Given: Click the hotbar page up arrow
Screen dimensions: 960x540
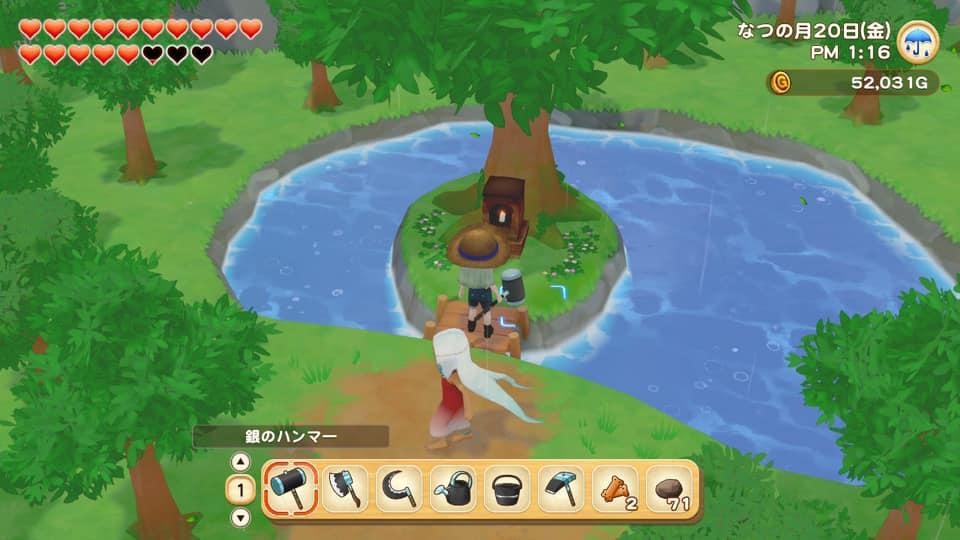Looking at the screenshot, I should [x=240, y=462].
